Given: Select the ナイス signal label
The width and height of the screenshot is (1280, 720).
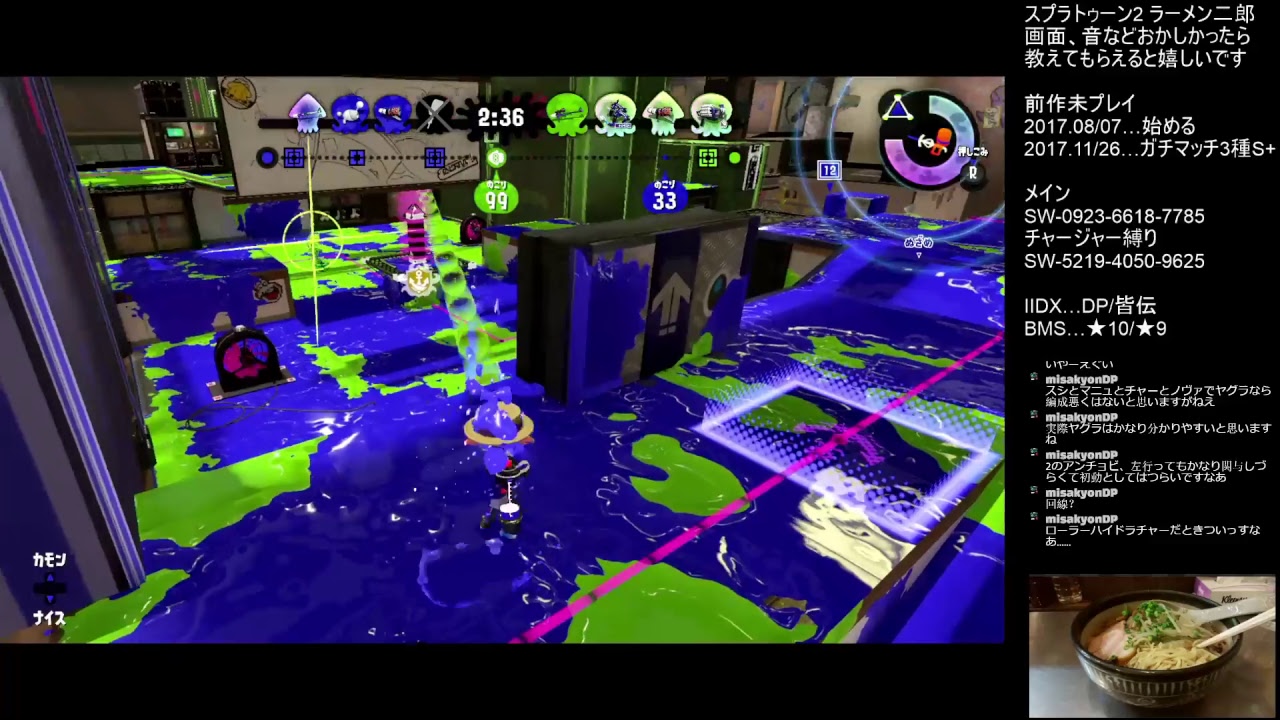Looking at the screenshot, I should tap(47, 620).
